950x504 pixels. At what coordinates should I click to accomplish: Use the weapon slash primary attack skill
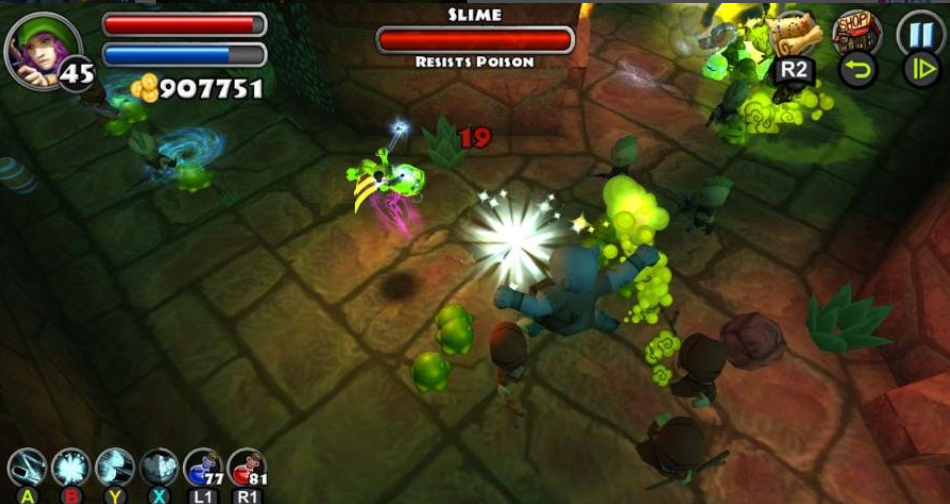[27, 468]
